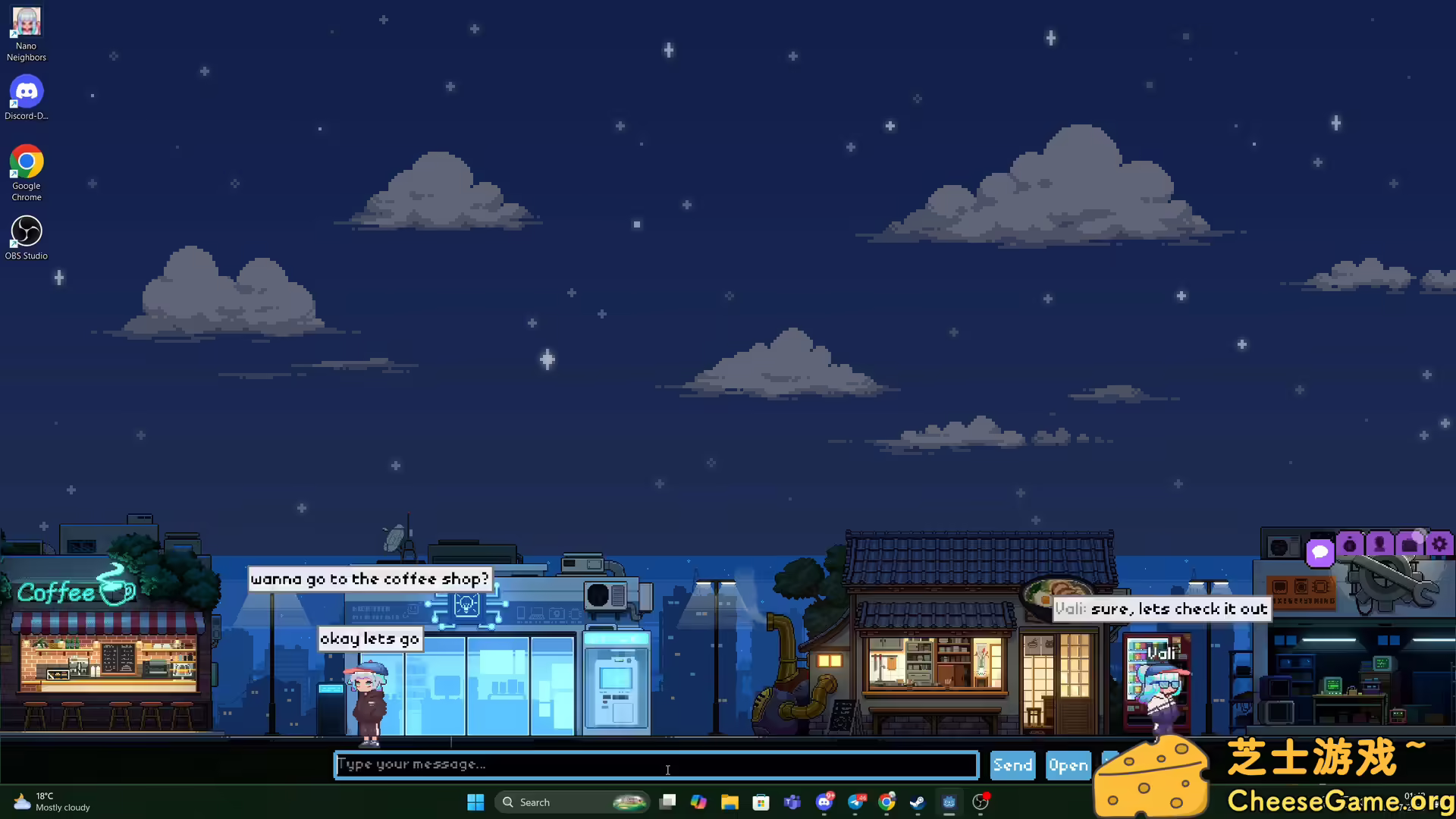Viewport: 1456px width, 819px height.
Task: Click the Send button
Action: (1012, 764)
